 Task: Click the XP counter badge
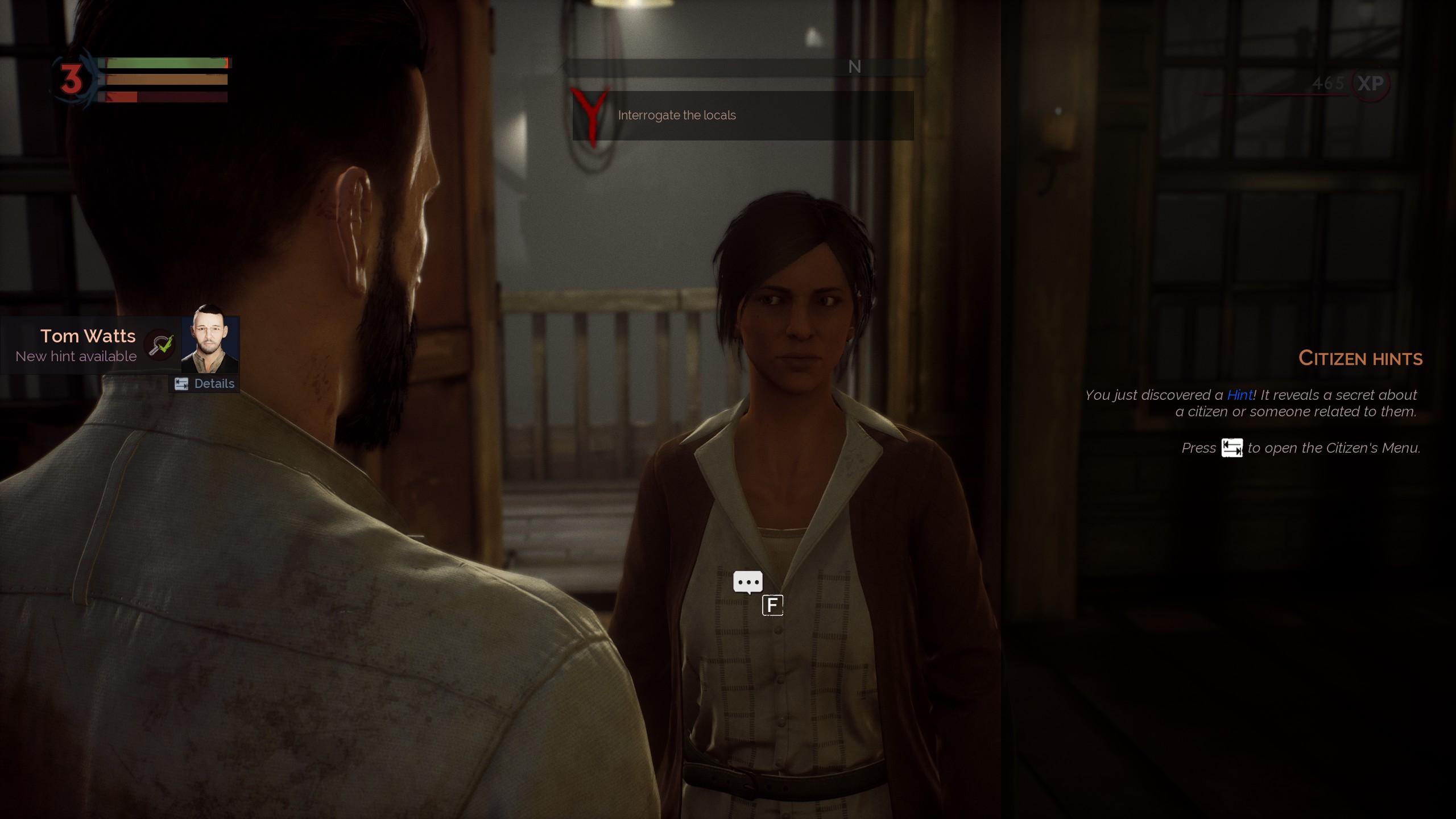coord(1370,84)
